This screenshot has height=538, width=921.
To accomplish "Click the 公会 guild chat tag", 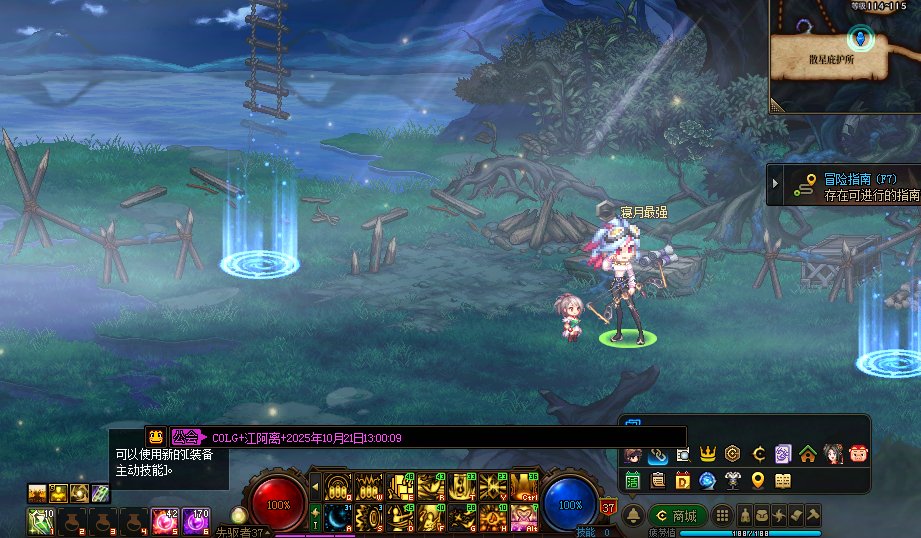I will coord(185,437).
